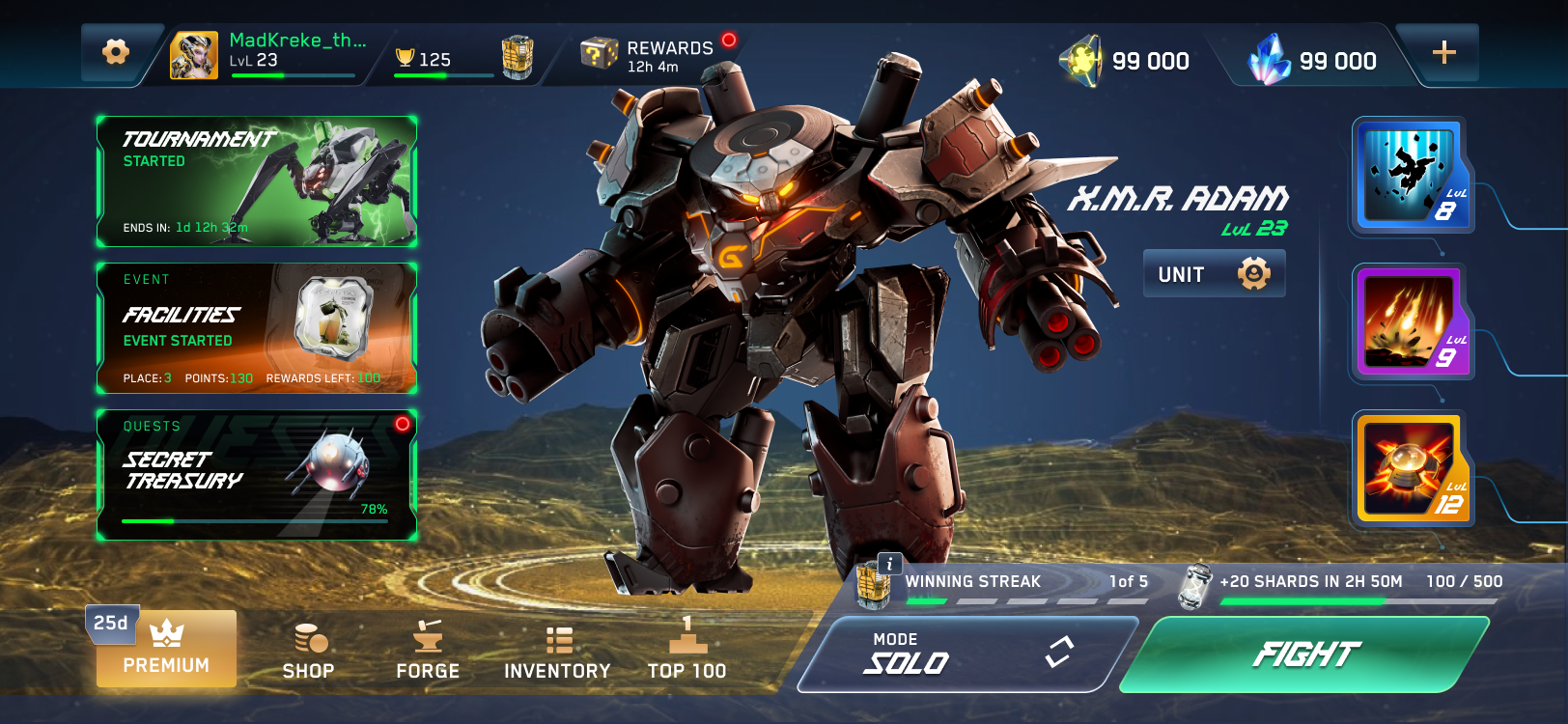Tap the trophy count of 125

pyautogui.click(x=425, y=60)
